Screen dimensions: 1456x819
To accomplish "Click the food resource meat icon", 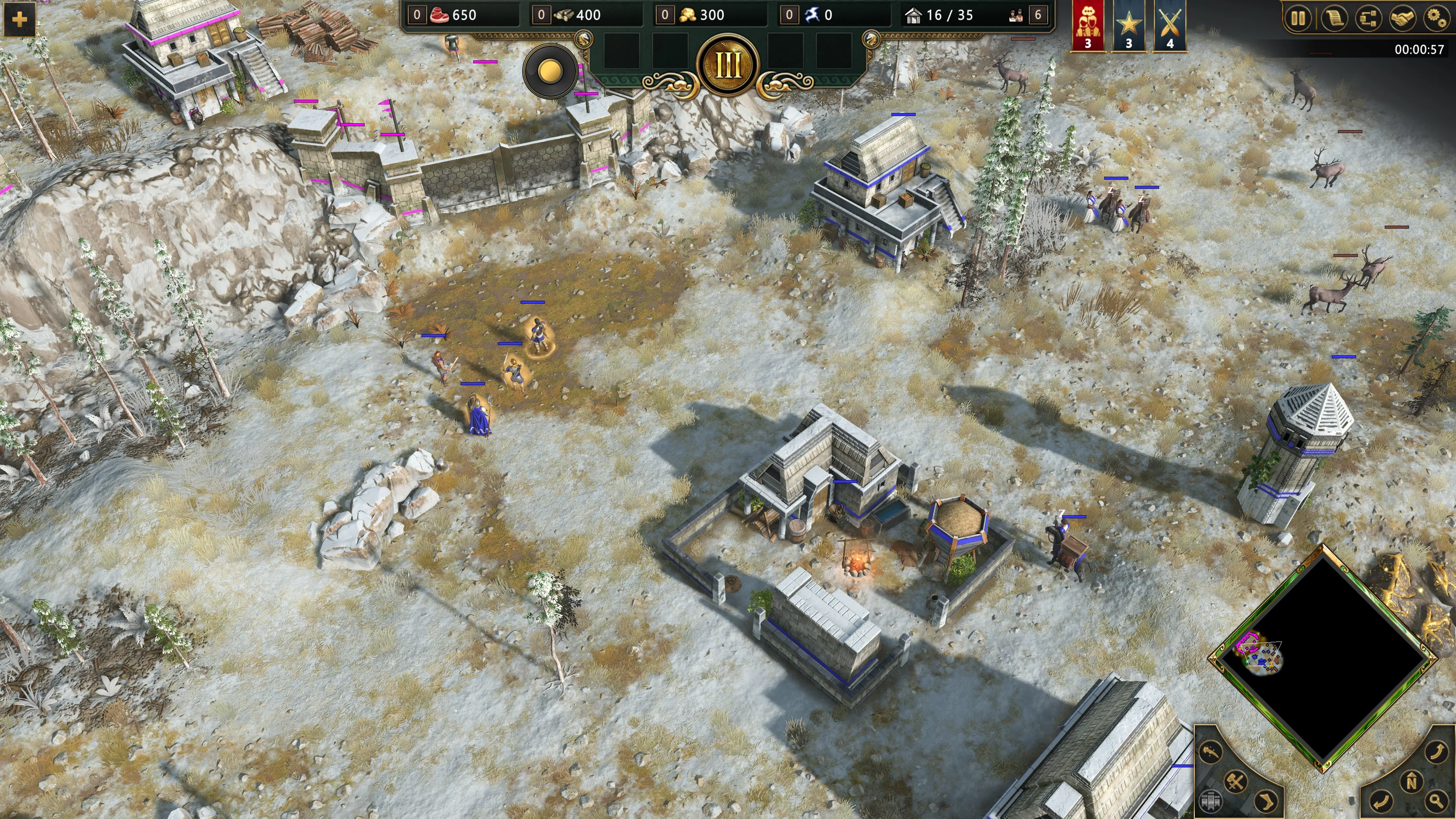I will 439,15.
